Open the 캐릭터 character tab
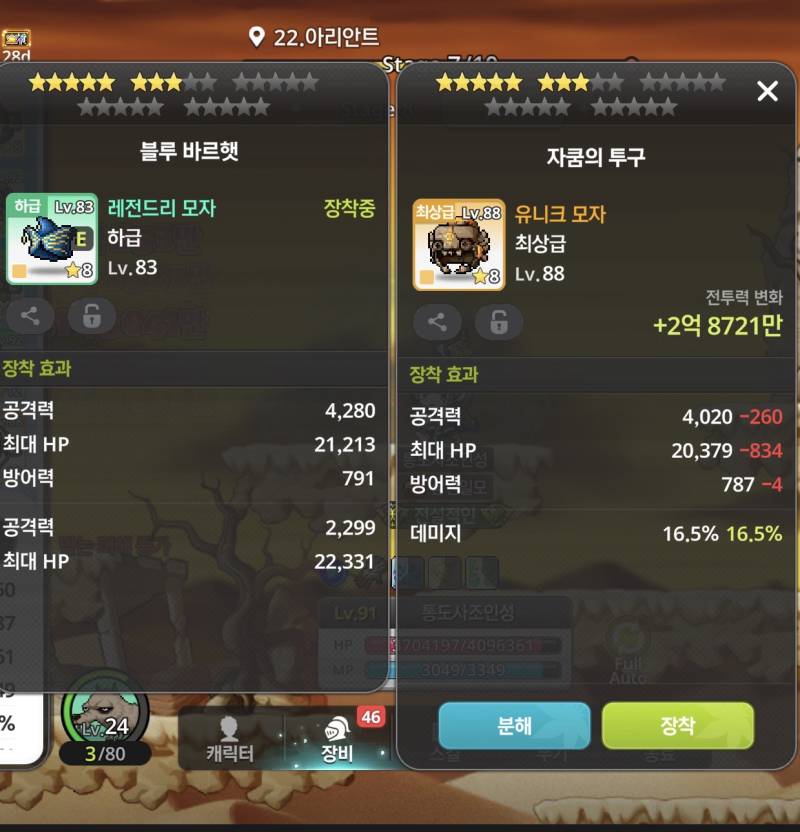This screenshot has width=800, height=832. click(230, 740)
